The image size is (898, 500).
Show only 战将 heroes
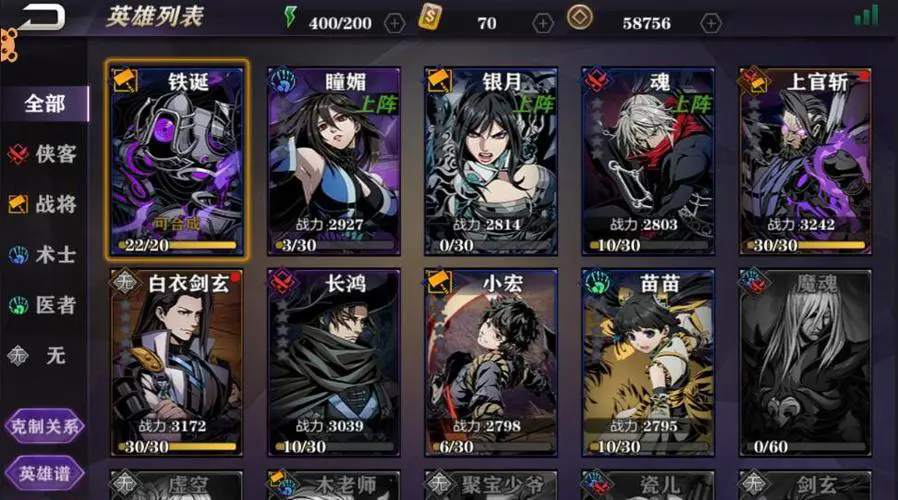(x=45, y=204)
